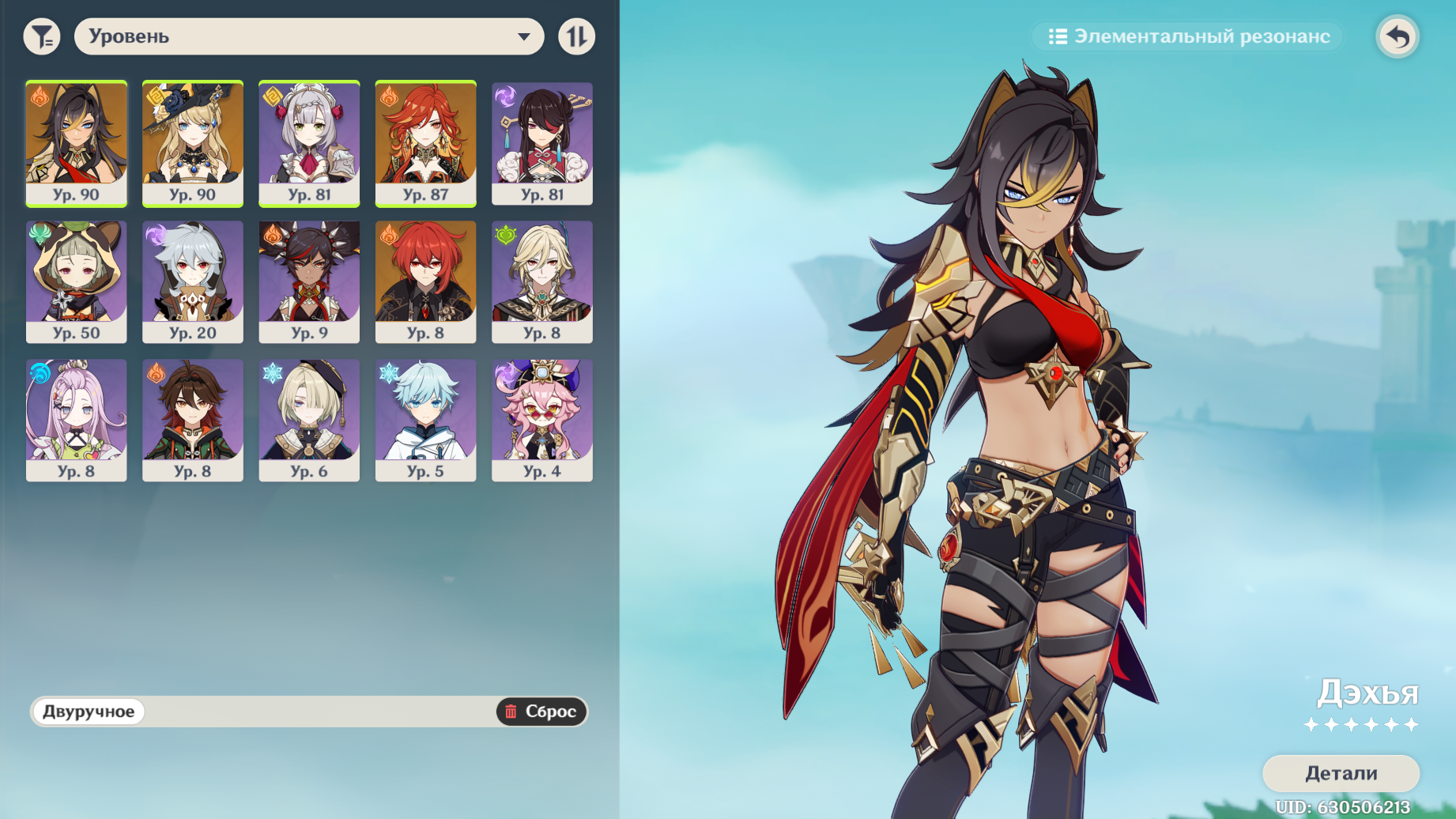
Task: Pick Xinyan portrait at level 9
Action: 309,281
